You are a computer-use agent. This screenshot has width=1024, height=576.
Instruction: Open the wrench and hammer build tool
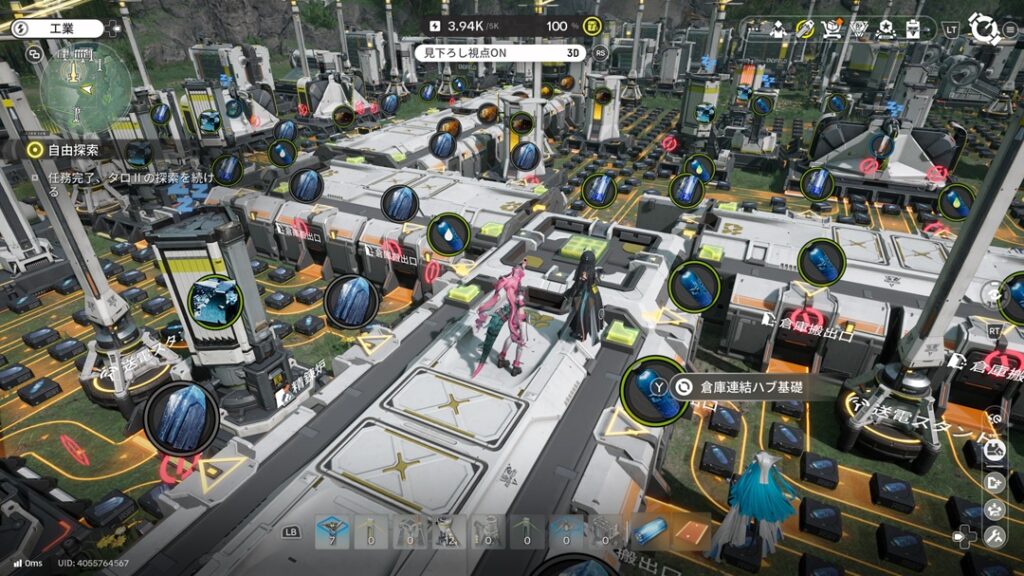click(x=995, y=537)
